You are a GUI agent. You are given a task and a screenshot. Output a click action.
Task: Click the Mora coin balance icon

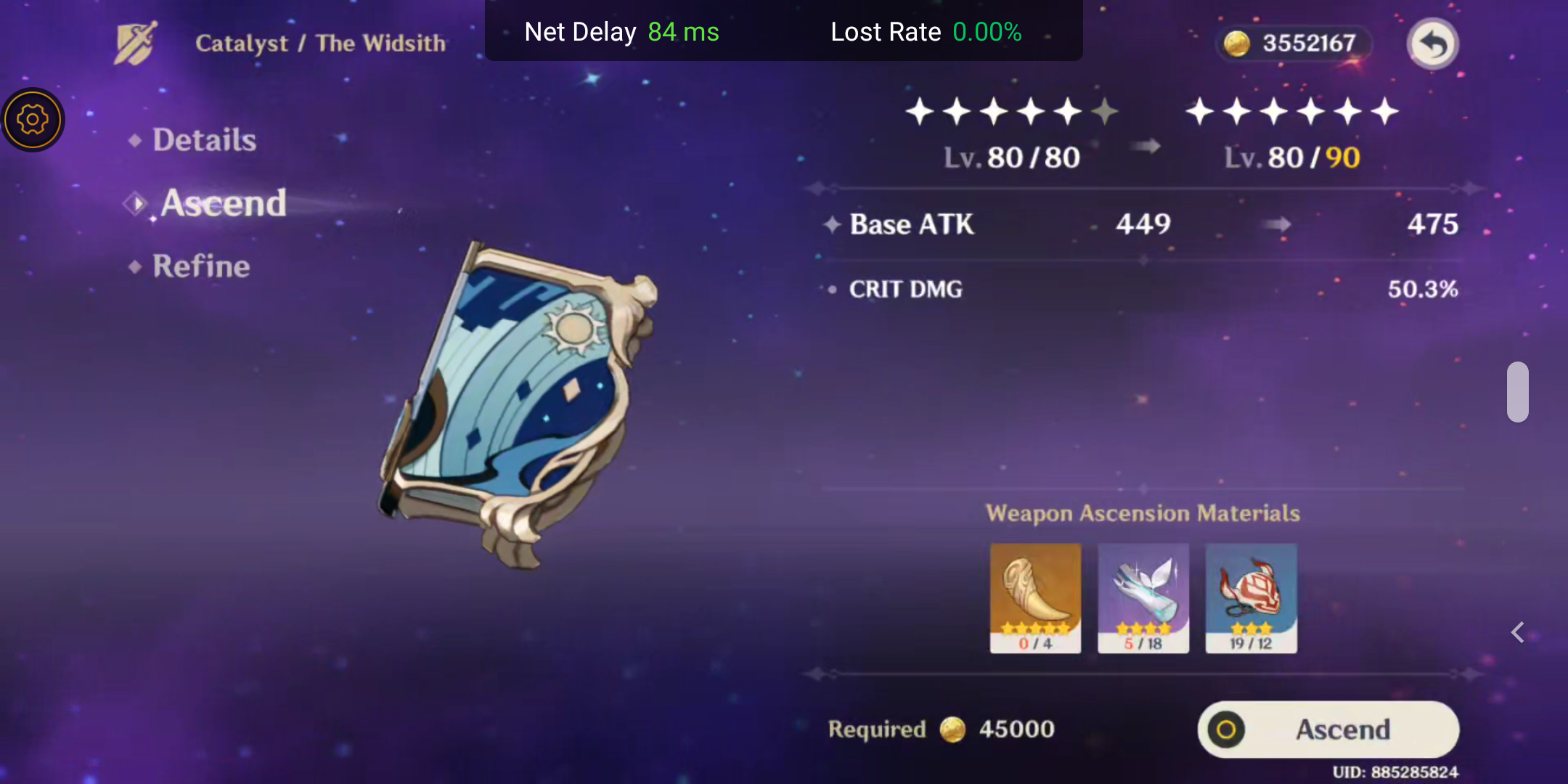(x=1238, y=43)
